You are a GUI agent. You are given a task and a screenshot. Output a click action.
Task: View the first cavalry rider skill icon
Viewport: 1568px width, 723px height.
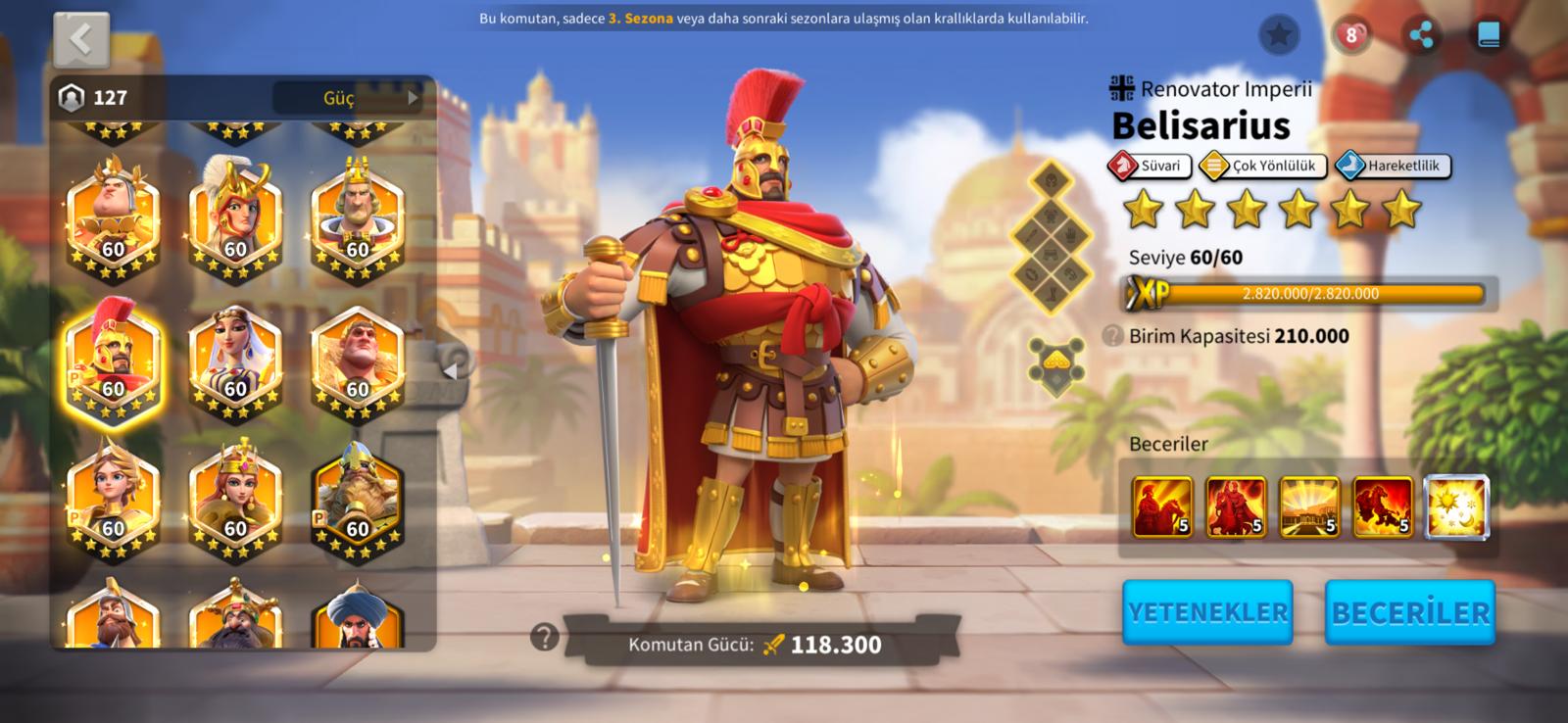tap(1162, 507)
